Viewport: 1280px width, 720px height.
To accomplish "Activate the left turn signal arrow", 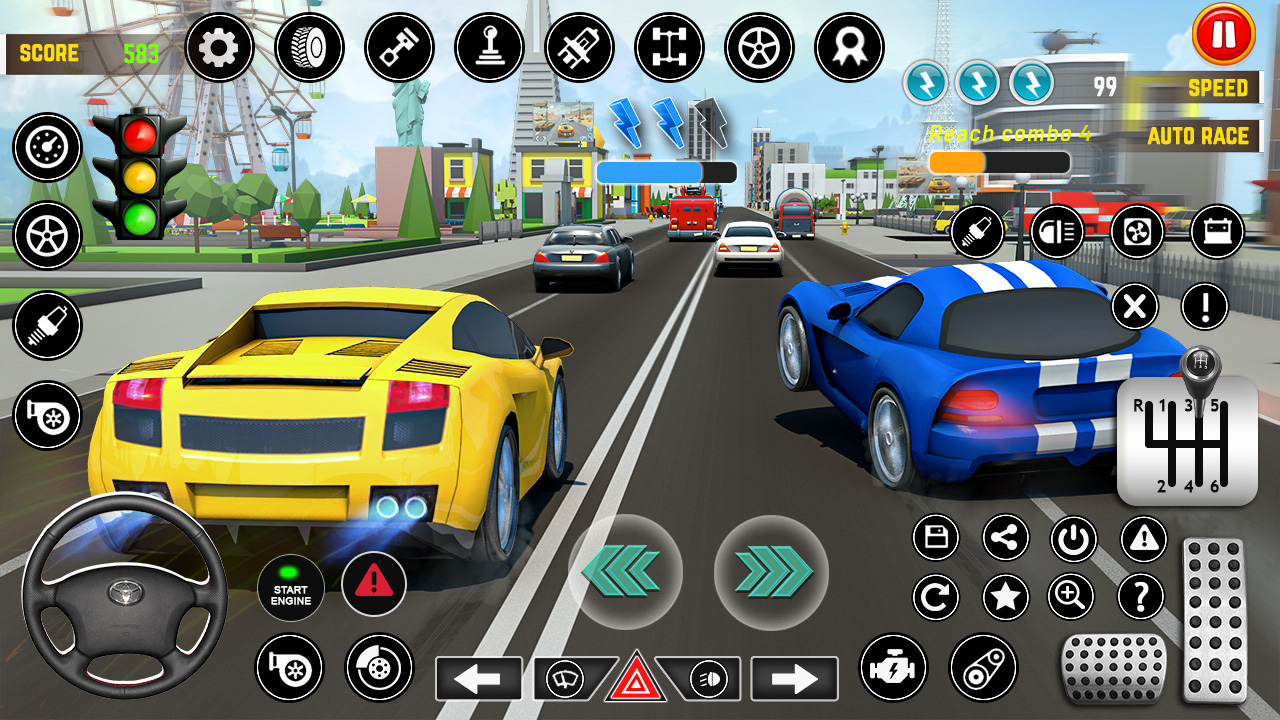I will pos(478,679).
